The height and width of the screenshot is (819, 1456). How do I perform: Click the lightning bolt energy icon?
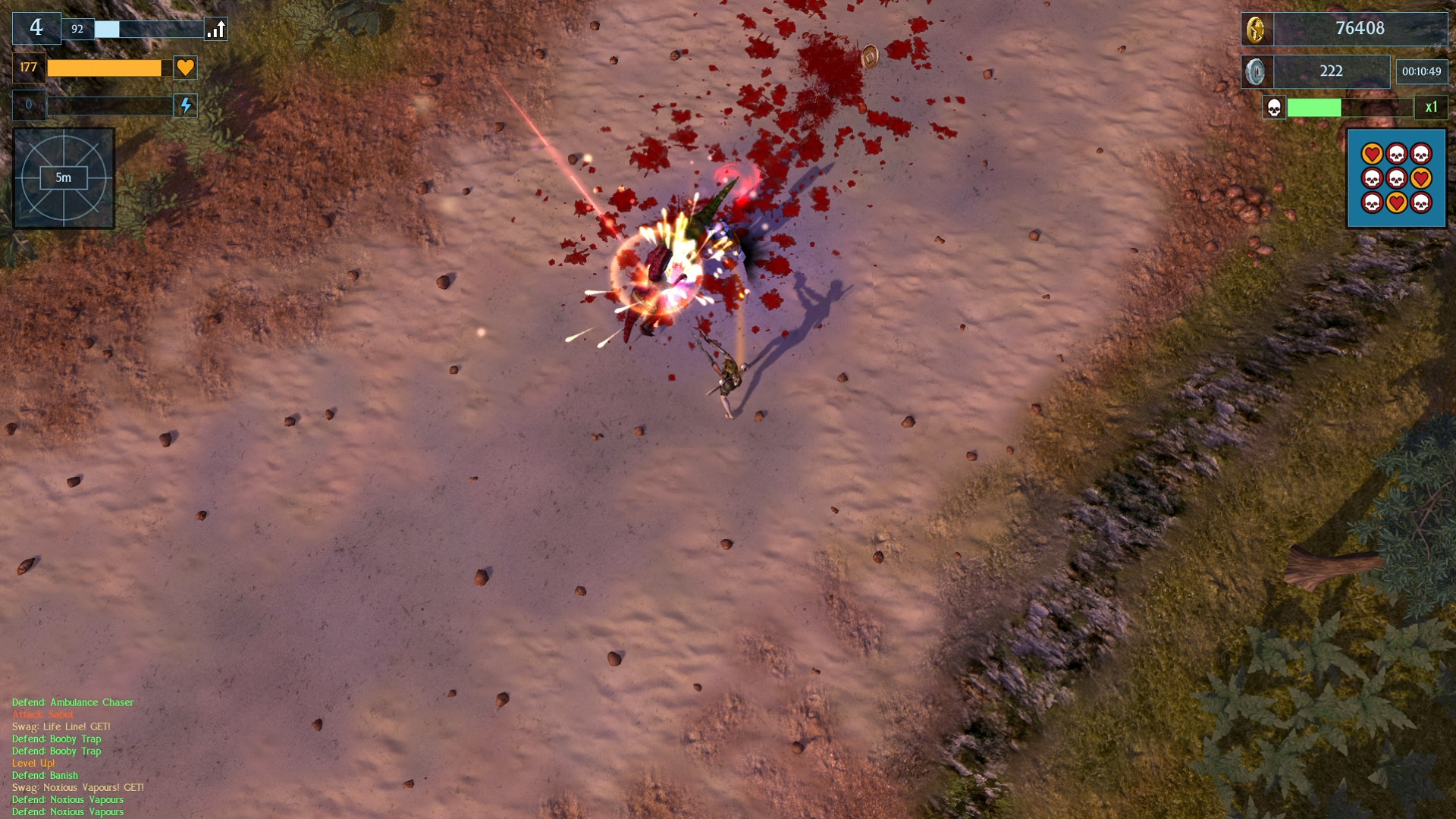[x=184, y=105]
